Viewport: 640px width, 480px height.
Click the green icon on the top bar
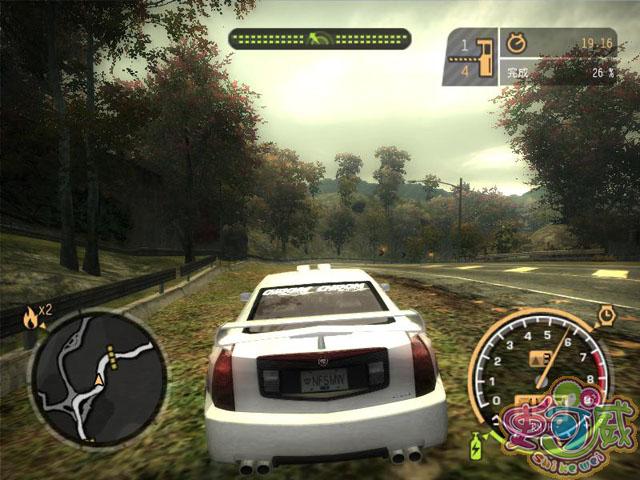(319, 39)
